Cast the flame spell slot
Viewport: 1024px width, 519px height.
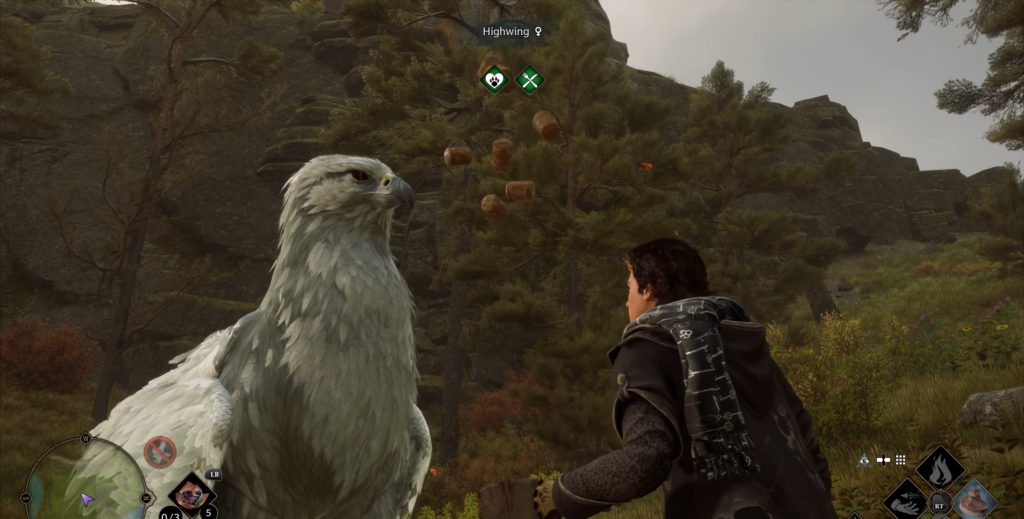(x=940, y=467)
